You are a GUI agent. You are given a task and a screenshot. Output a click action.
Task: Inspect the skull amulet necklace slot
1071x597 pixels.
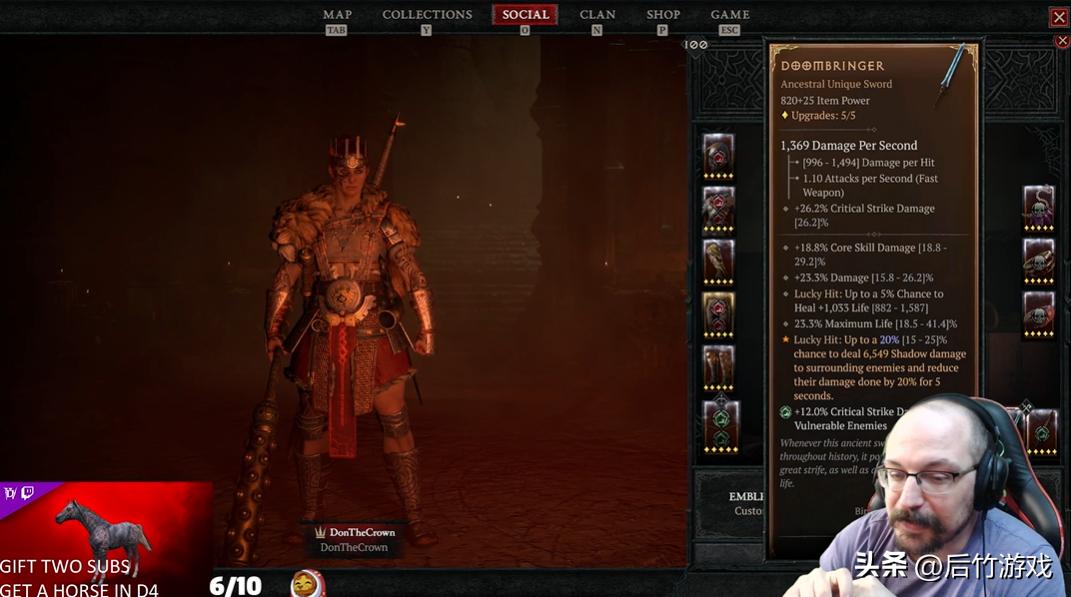pos(1039,206)
